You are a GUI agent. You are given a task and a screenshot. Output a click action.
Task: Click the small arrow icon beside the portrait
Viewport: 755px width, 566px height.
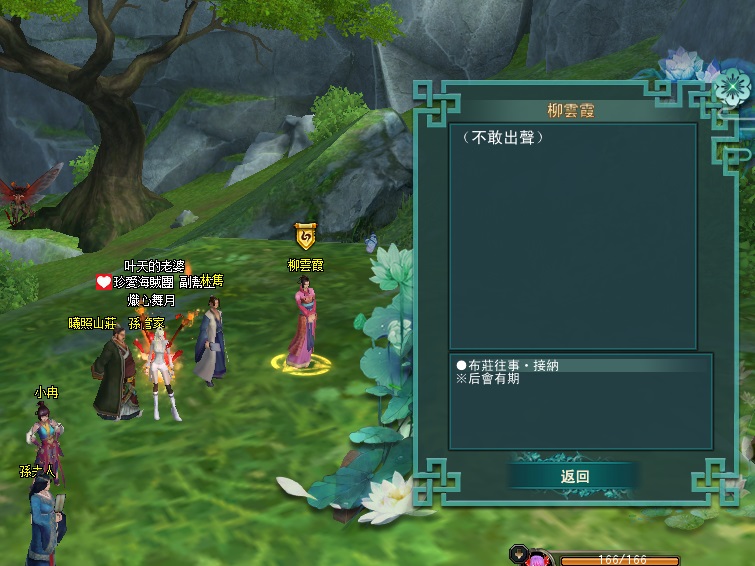[x=519, y=552]
